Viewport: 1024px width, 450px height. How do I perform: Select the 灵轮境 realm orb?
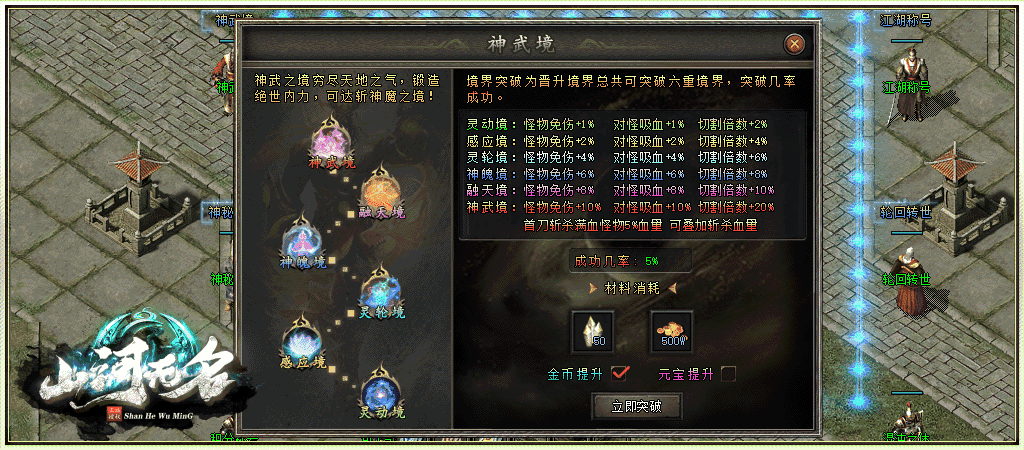pyautogui.click(x=381, y=288)
